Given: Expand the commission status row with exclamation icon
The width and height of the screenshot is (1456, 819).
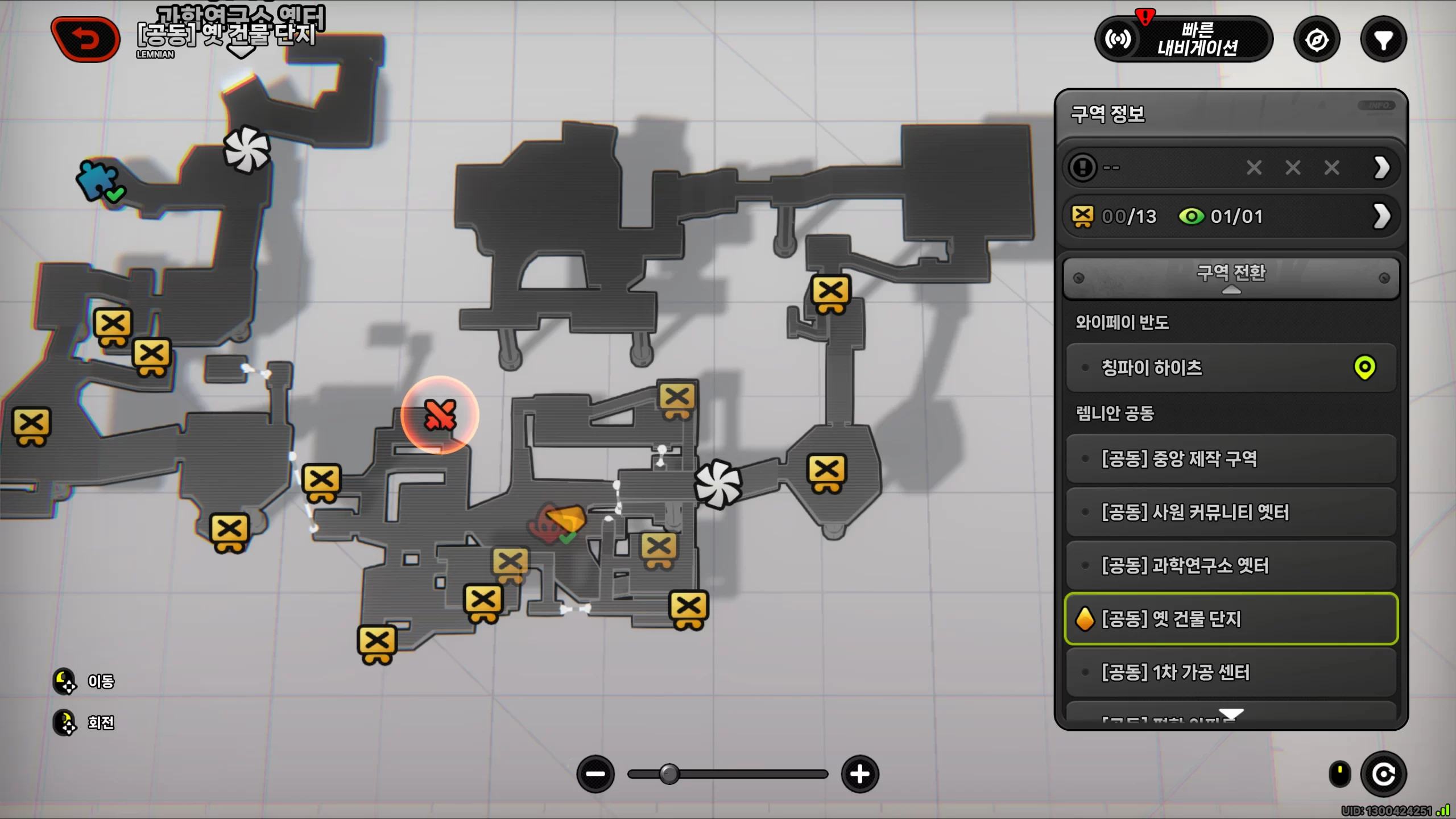Looking at the screenshot, I should pos(1382,167).
